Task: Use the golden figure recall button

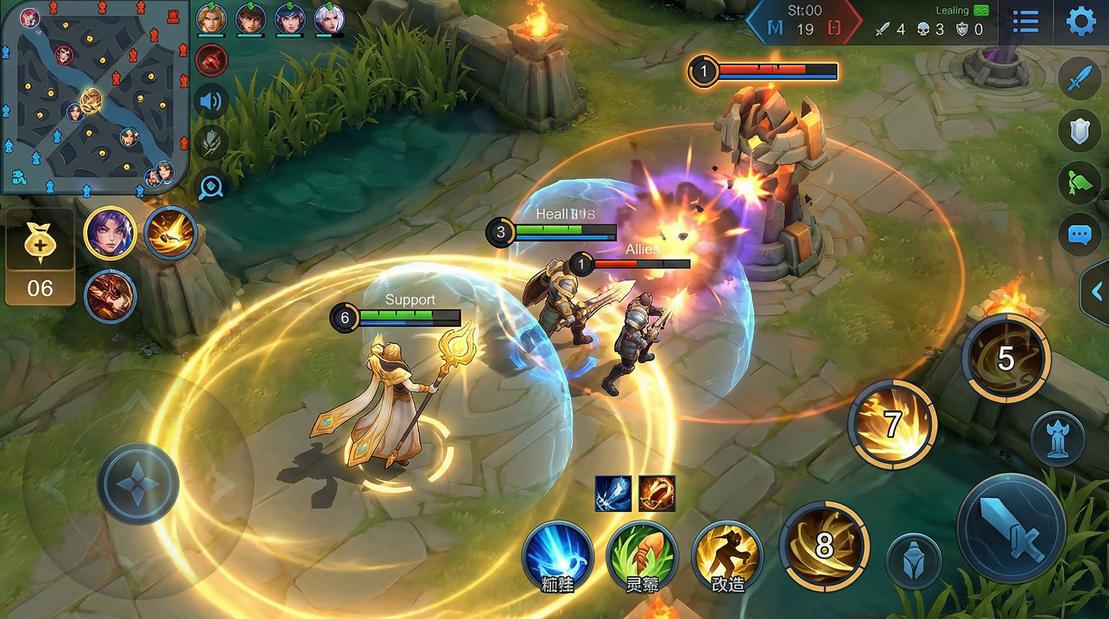Action: point(727,554)
